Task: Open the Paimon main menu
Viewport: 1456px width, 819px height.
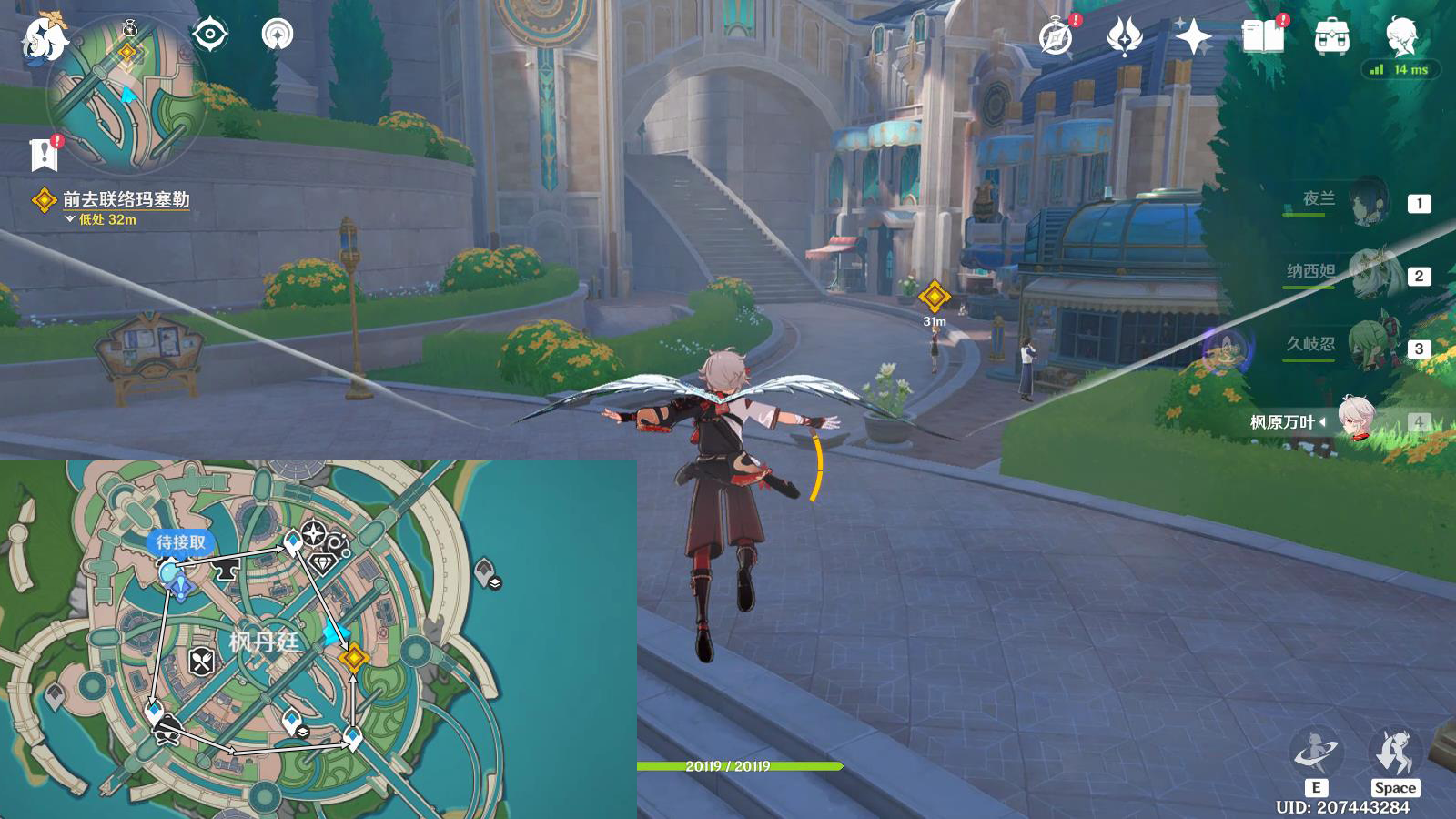Action: point(43,40)
